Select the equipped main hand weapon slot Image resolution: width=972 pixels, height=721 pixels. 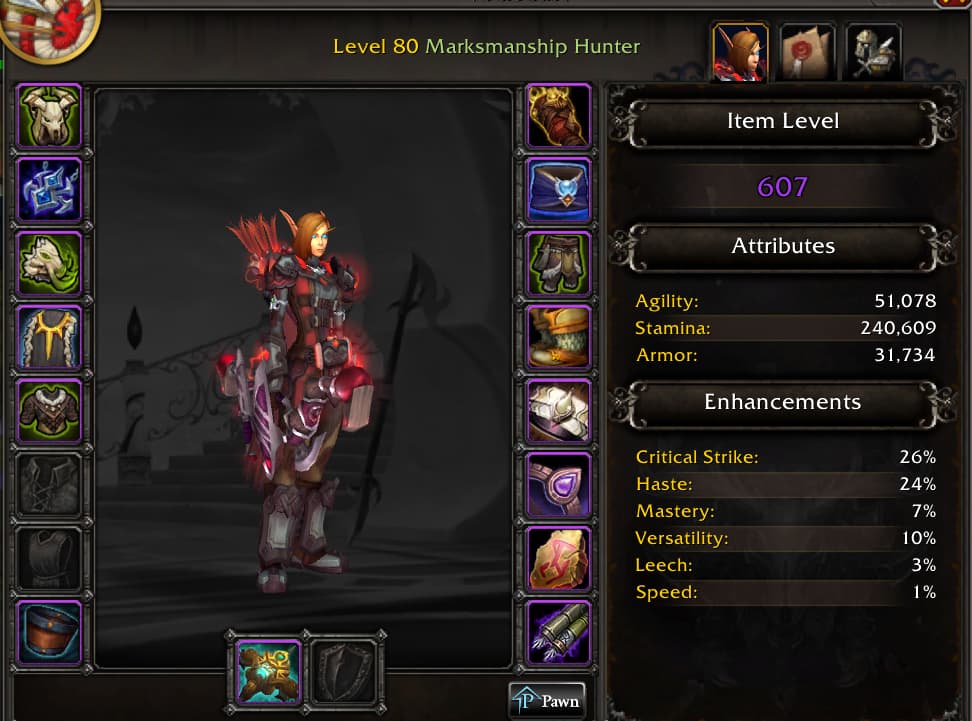pos(267,671)
